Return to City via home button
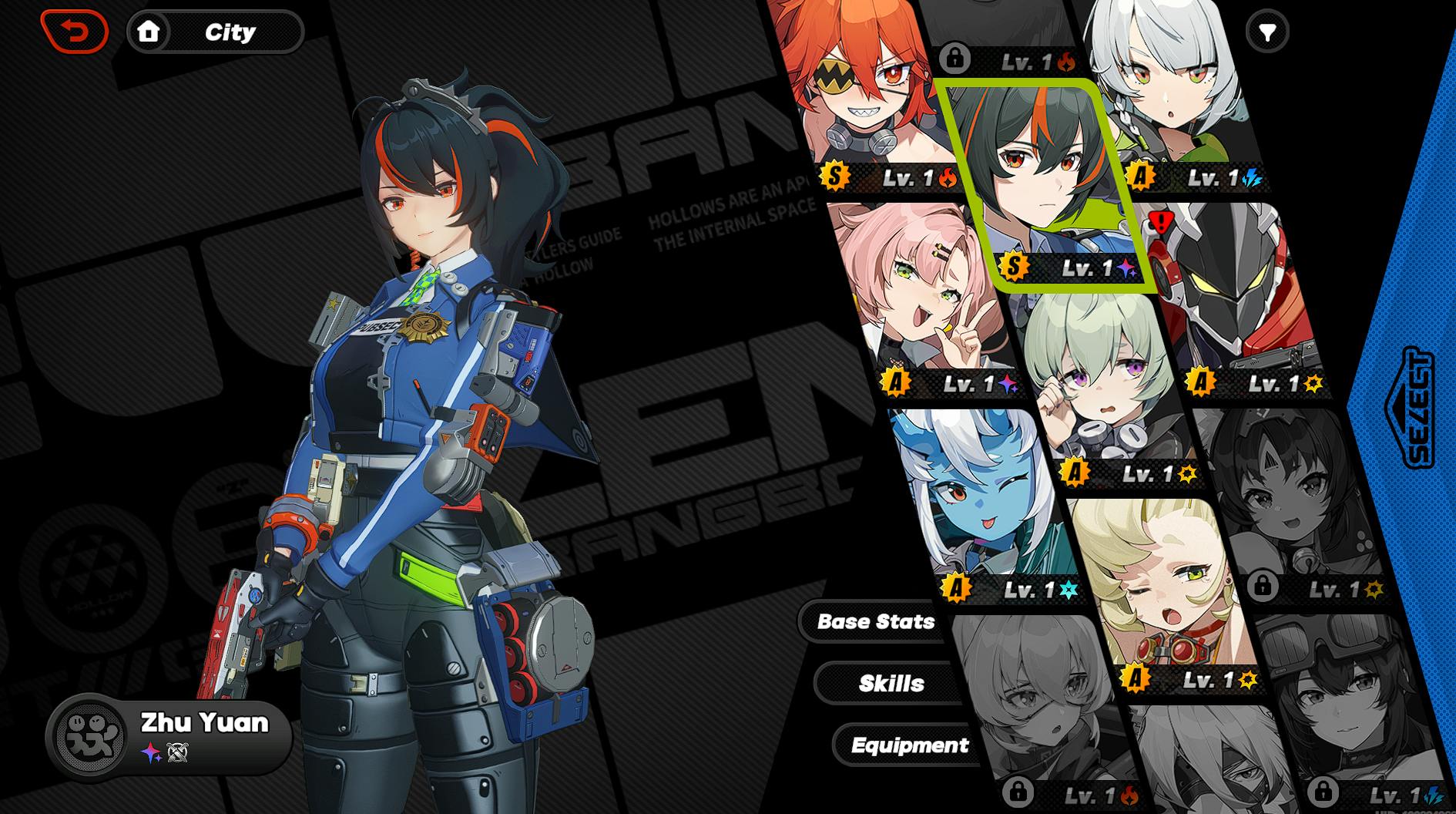 (149, 32)
